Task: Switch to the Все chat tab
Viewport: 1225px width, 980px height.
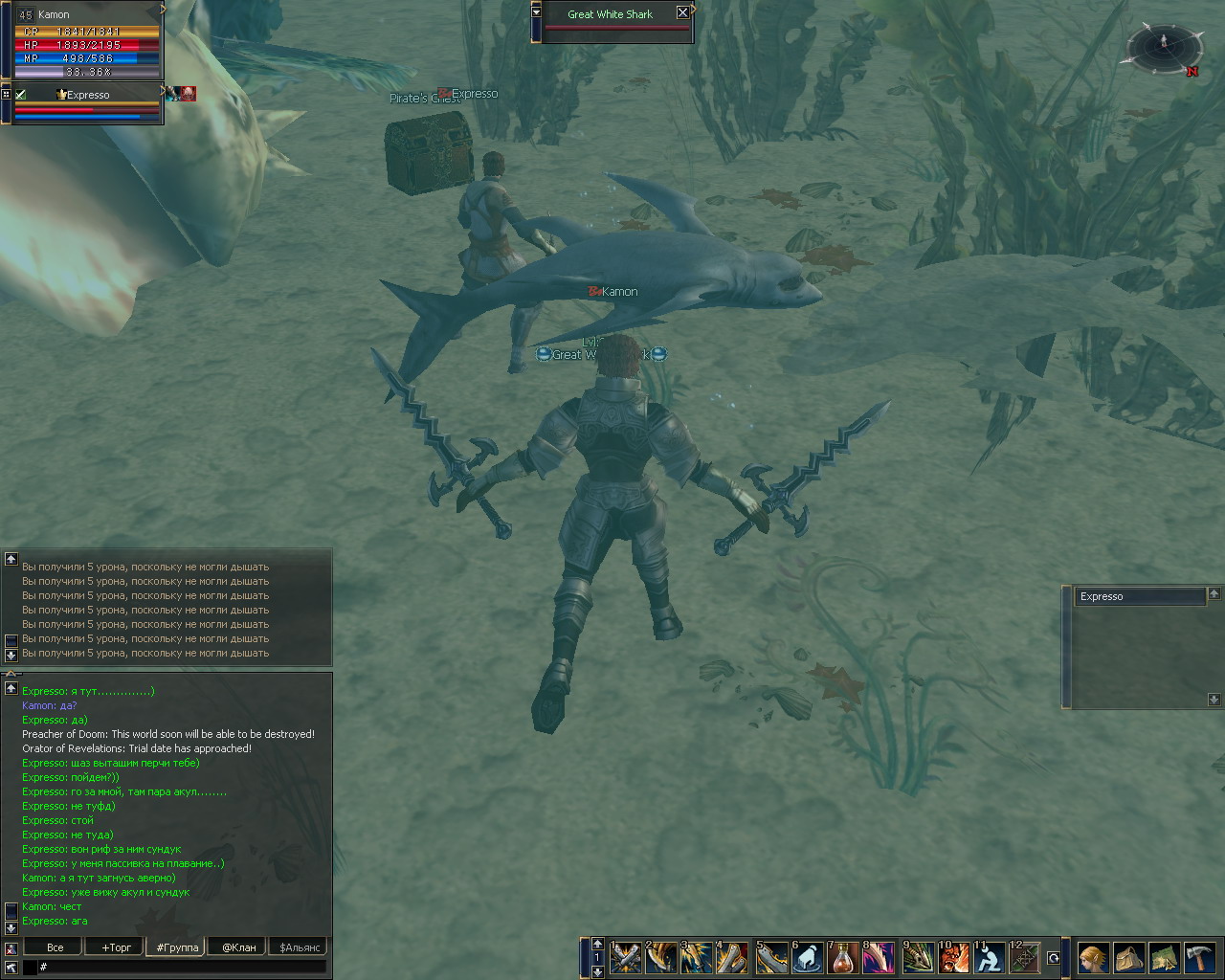Action: point(56,947)
